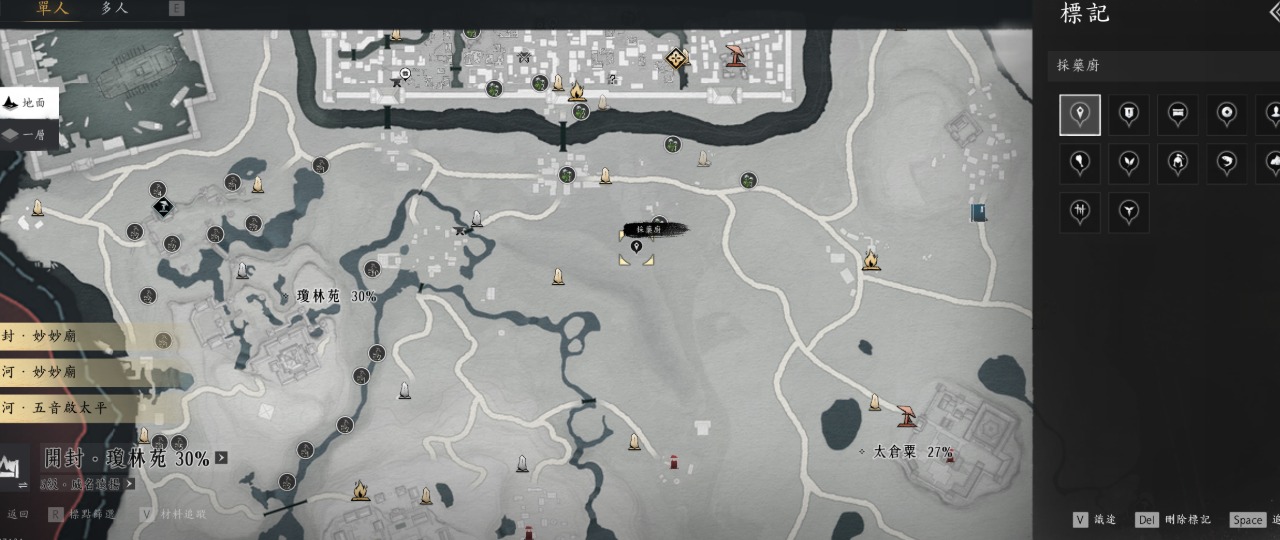Choose the drumstick food marker icon
Image resolution: width=1280 pixels, height=540 pixels.
(1080, 163)
